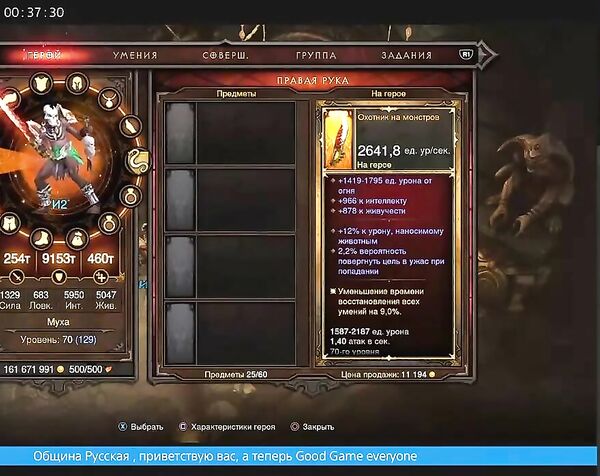Show the Группа tab
This screenshot has width=600, height=476.
[316, 55]
